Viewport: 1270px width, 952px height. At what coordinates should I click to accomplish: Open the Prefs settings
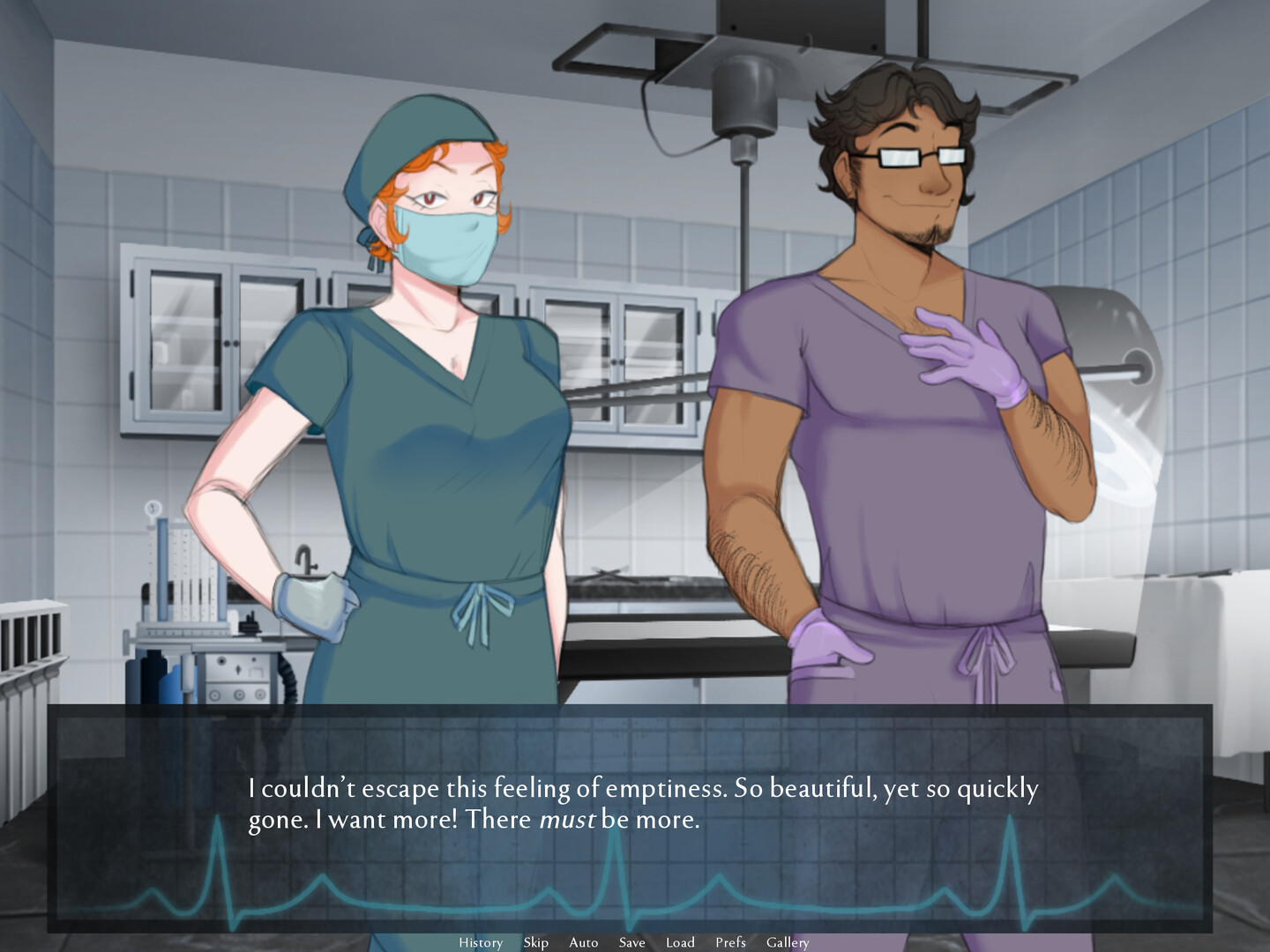730,942
